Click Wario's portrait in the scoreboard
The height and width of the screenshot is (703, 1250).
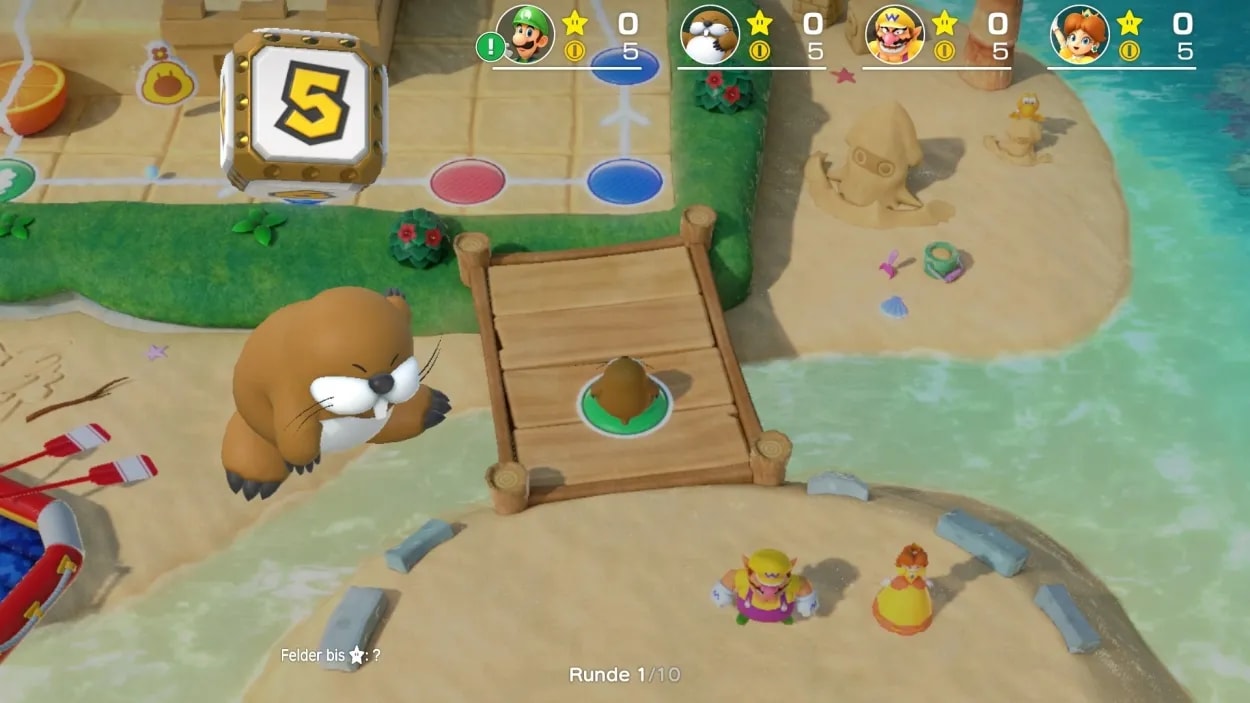[894, 35]
